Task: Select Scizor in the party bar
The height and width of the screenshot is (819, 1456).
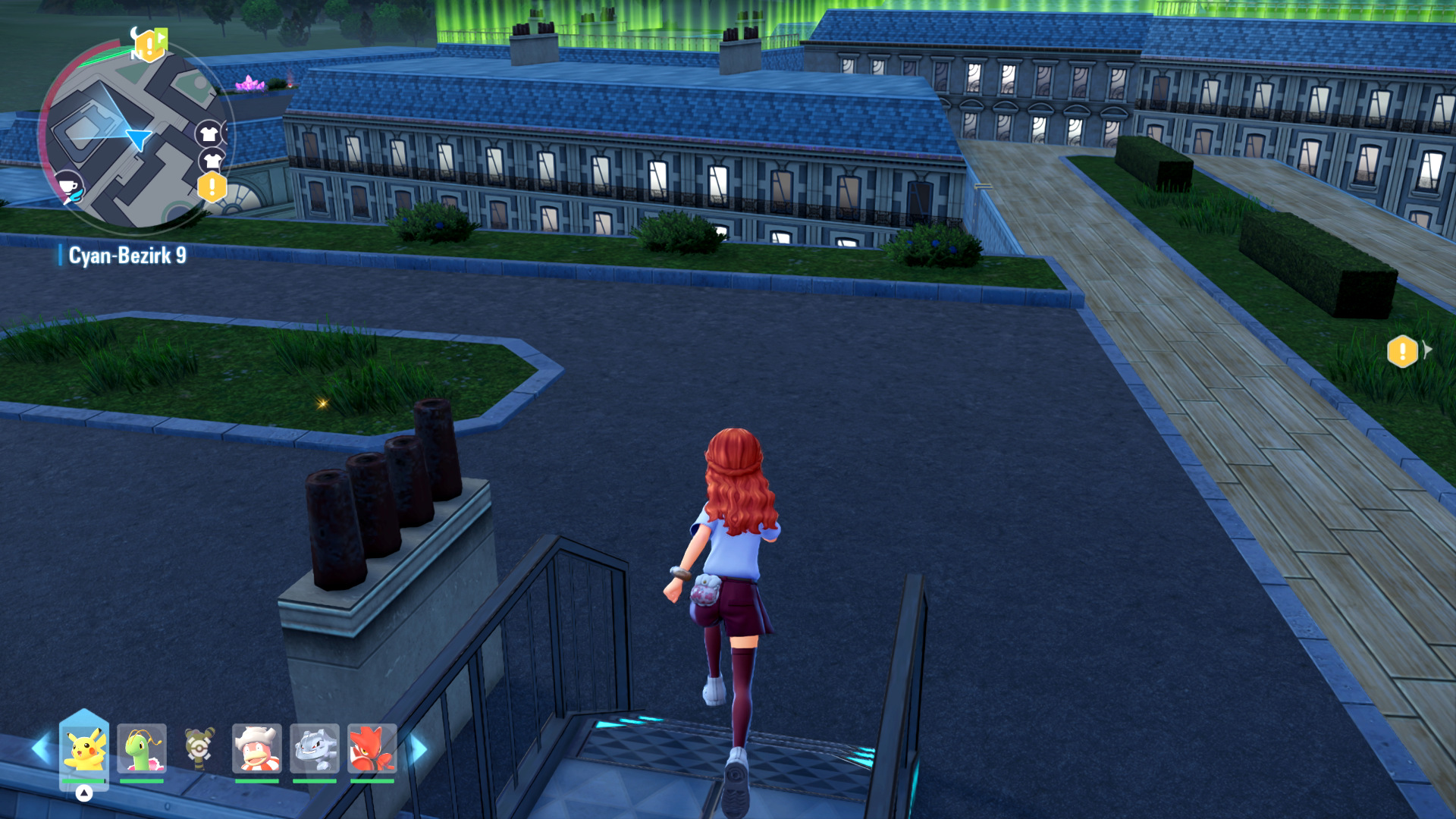Action: coord(372,749)
